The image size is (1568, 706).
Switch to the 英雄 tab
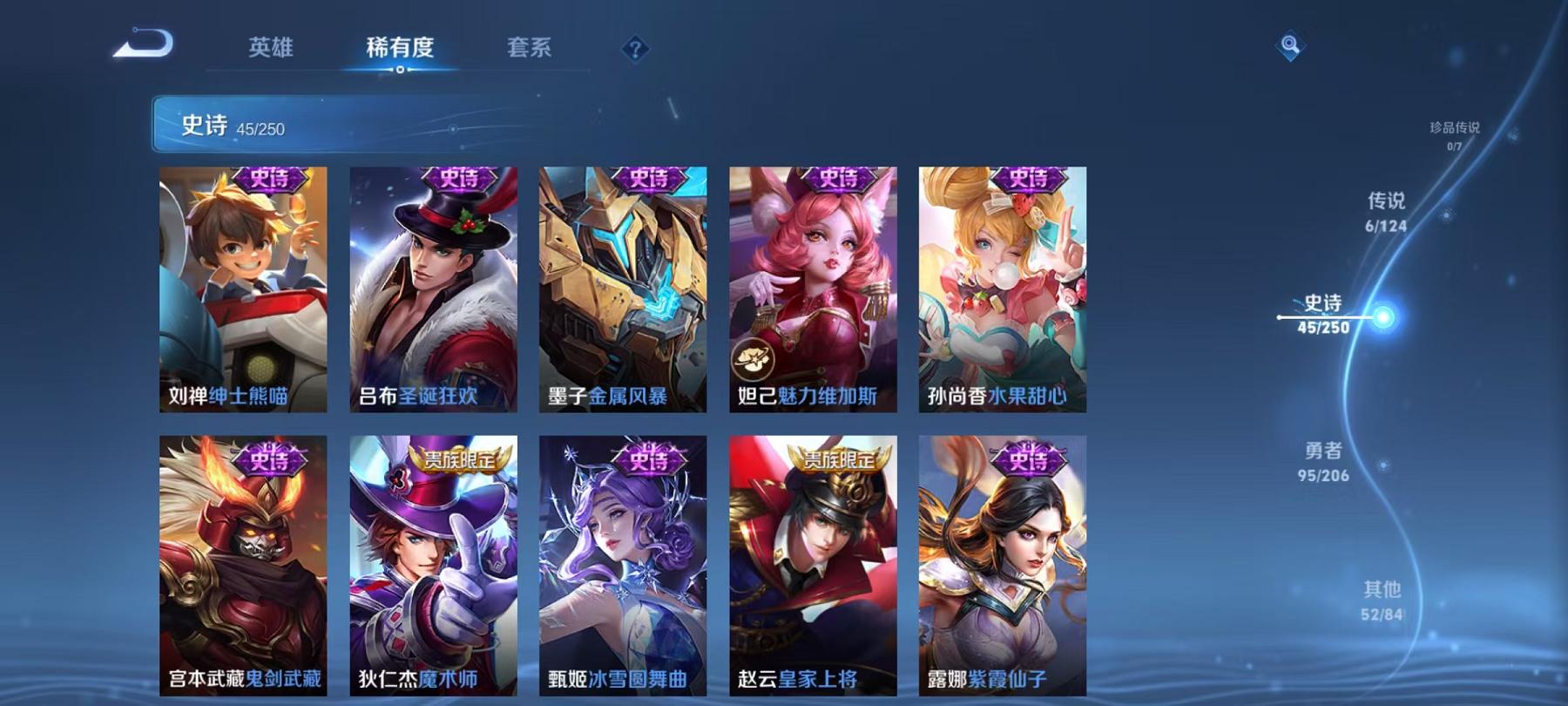[271, 50]
